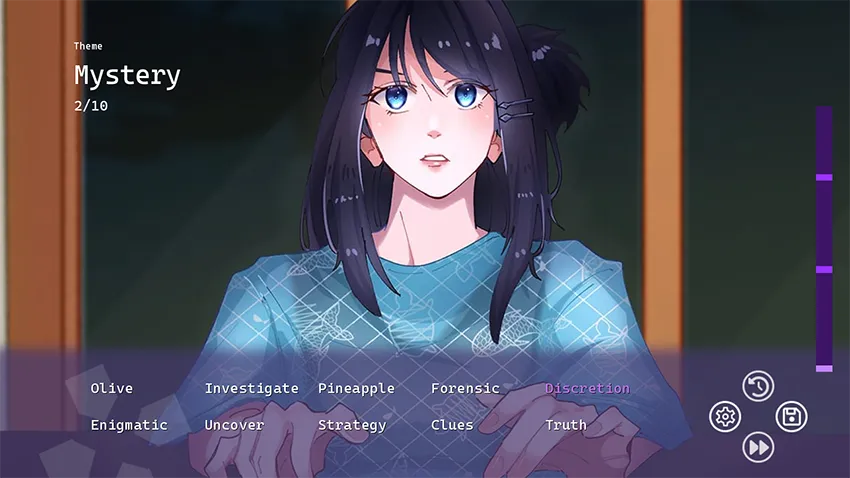Open the history rewind icon
The height and width of the screenshot is (478, 850).
point(758,386)
